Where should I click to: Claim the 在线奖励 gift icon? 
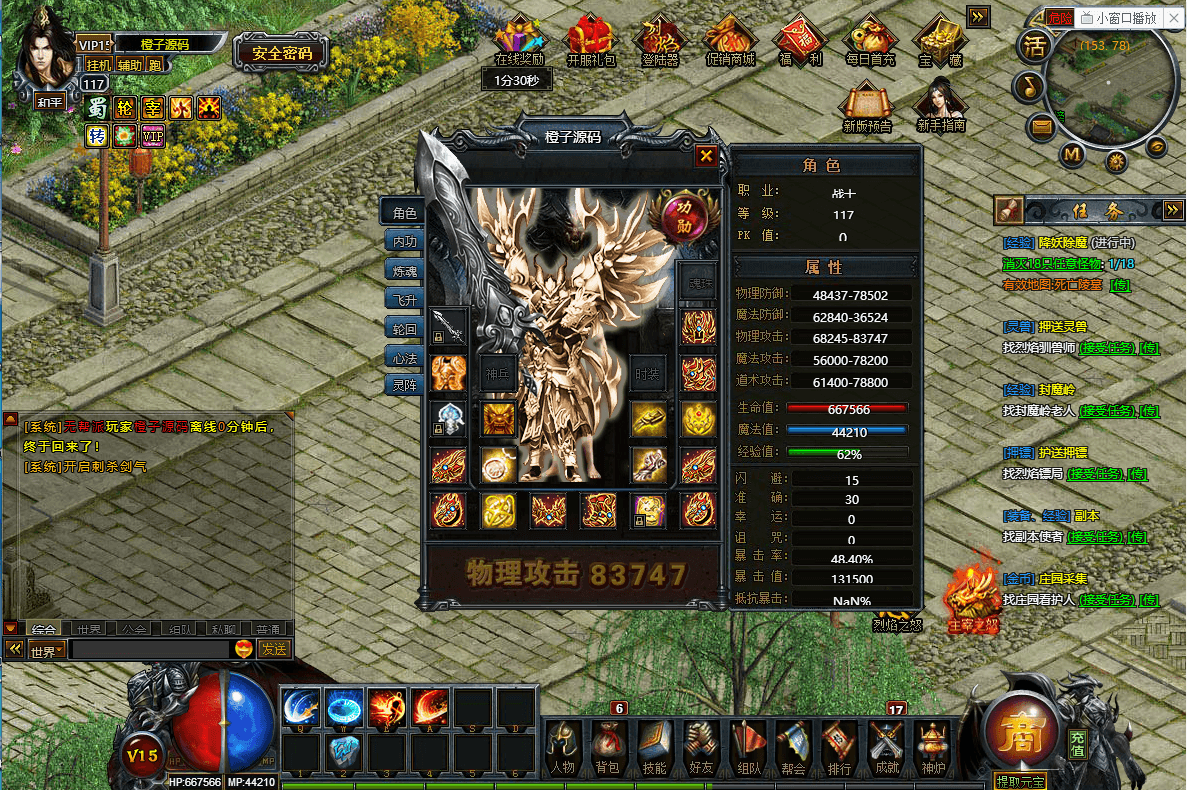(x=519, y=40)
